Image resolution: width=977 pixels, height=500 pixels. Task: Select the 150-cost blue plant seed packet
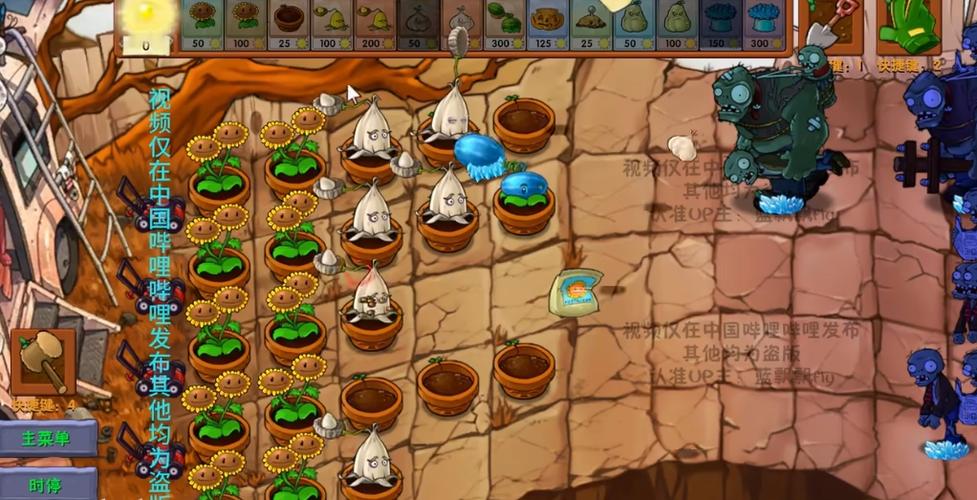tap(719, 25)
